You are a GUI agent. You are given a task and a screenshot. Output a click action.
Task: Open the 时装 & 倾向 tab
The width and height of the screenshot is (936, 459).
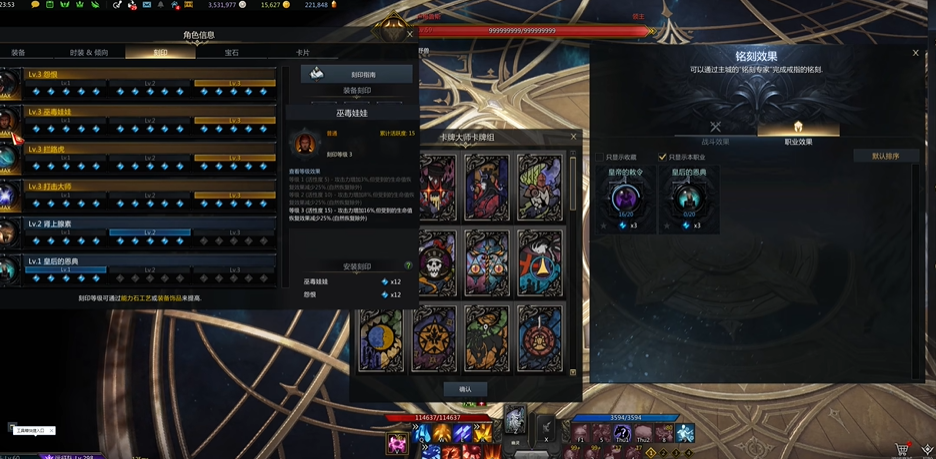(89, 52)
